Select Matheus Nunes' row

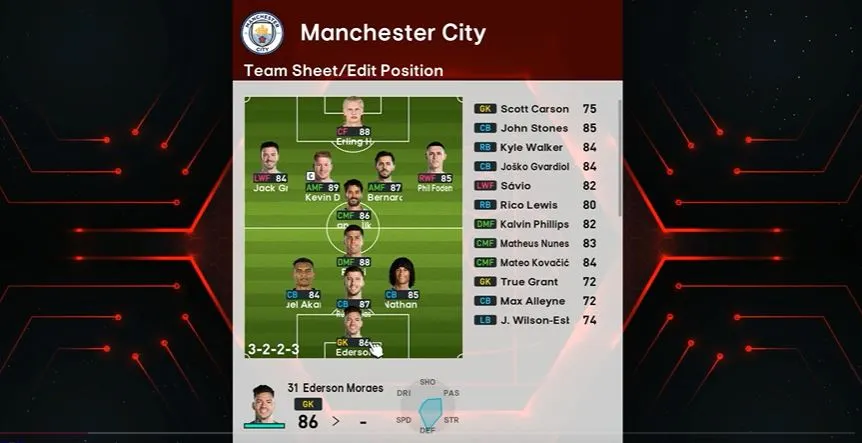click(535, 243)
